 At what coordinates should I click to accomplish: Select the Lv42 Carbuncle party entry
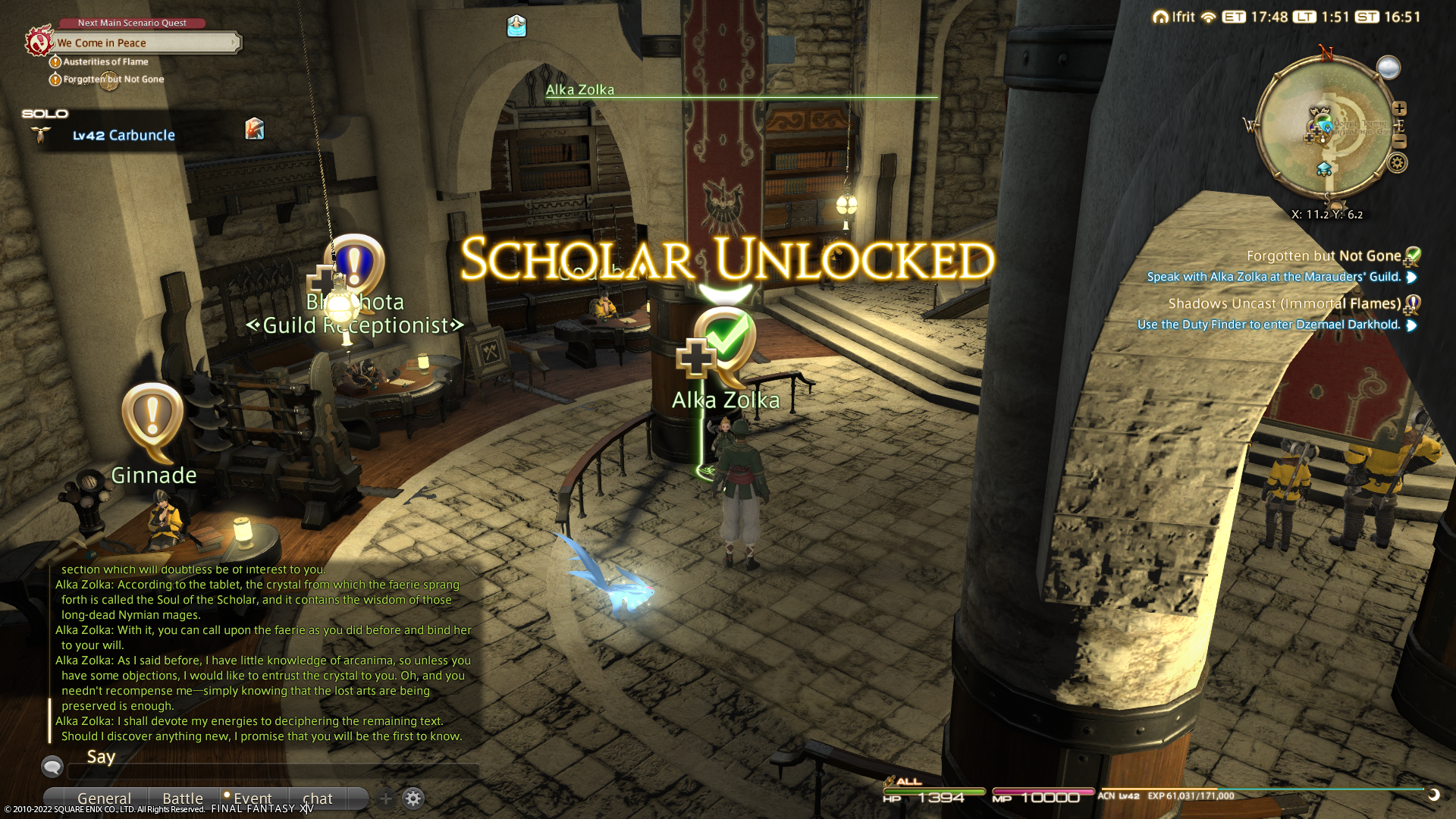[x=123, y=136]
